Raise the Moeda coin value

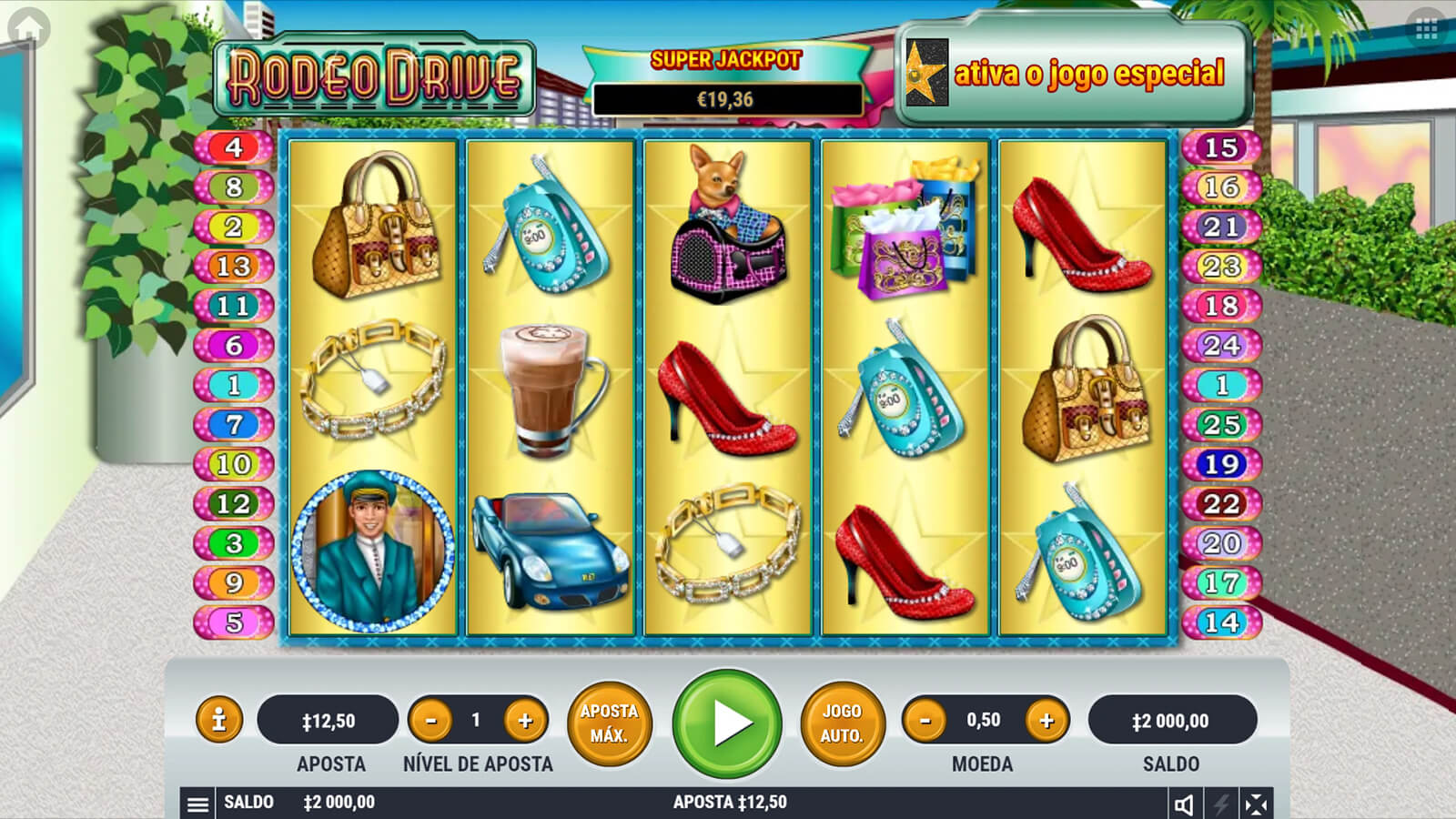coord(1046,721)
